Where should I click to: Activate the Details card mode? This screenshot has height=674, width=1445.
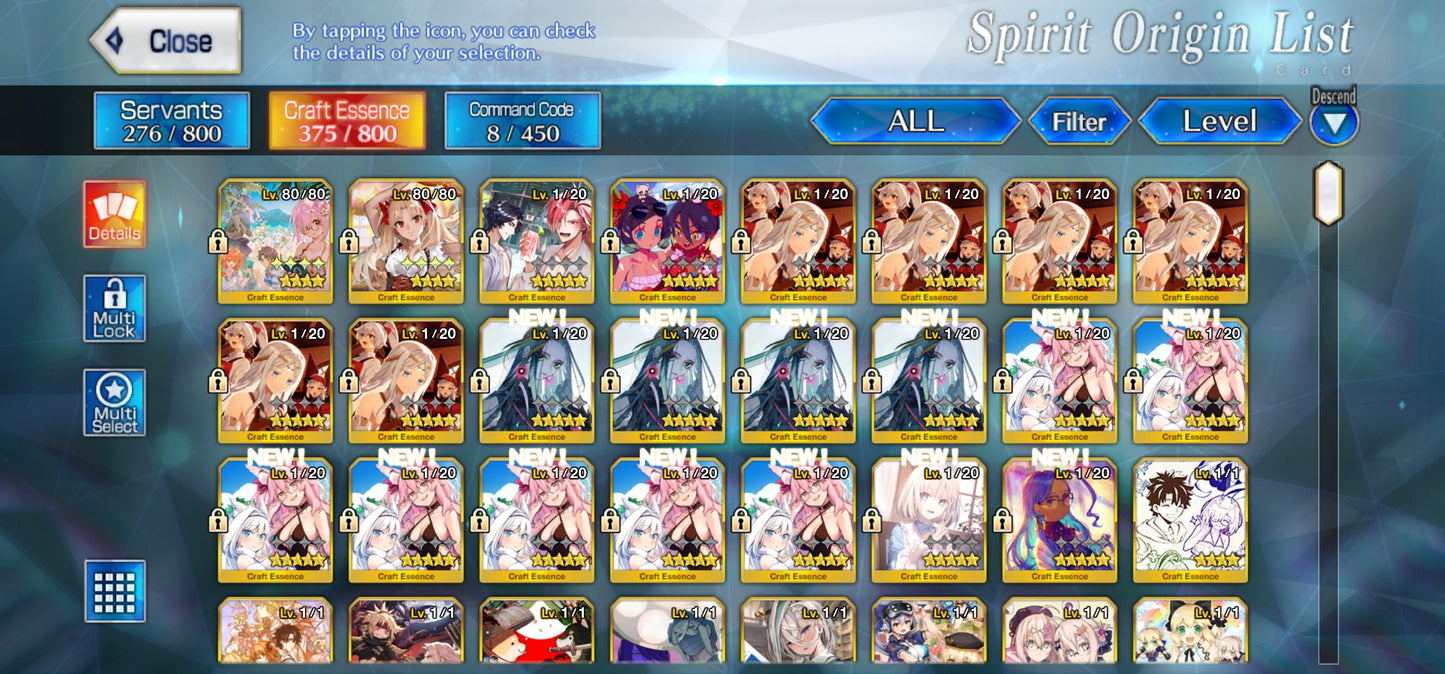(114, 214)
